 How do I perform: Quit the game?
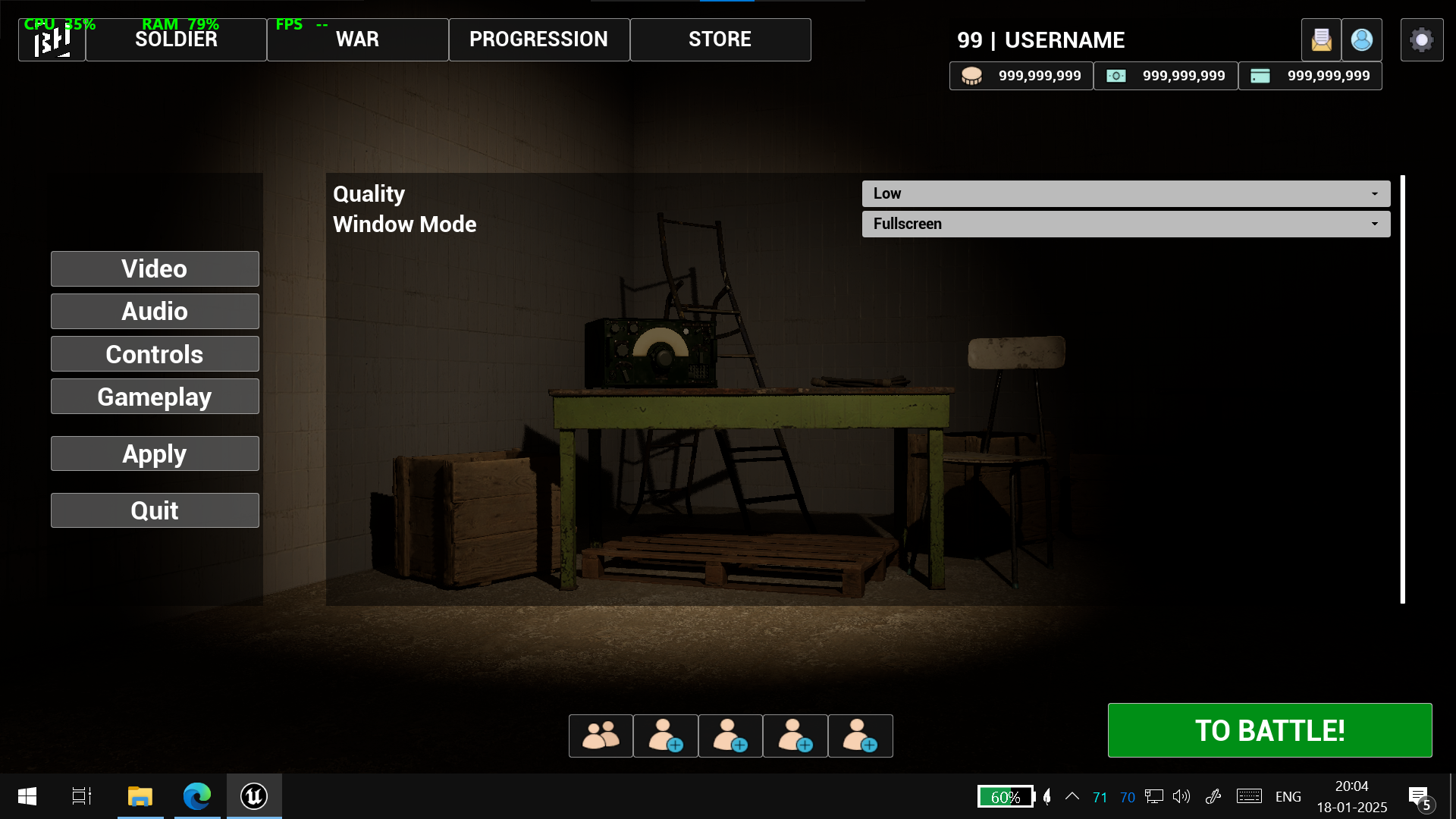(155, 510)
